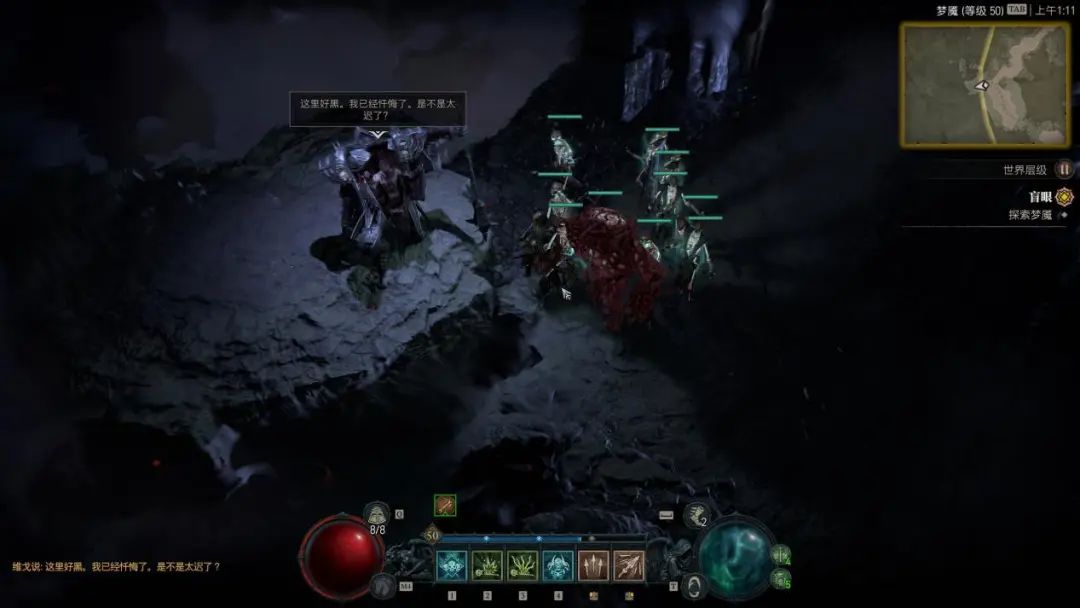Trigger the blue golem skill in slot 4
Screen dimensions: 1080x608
pyautogui.click(x=558, y=566)
